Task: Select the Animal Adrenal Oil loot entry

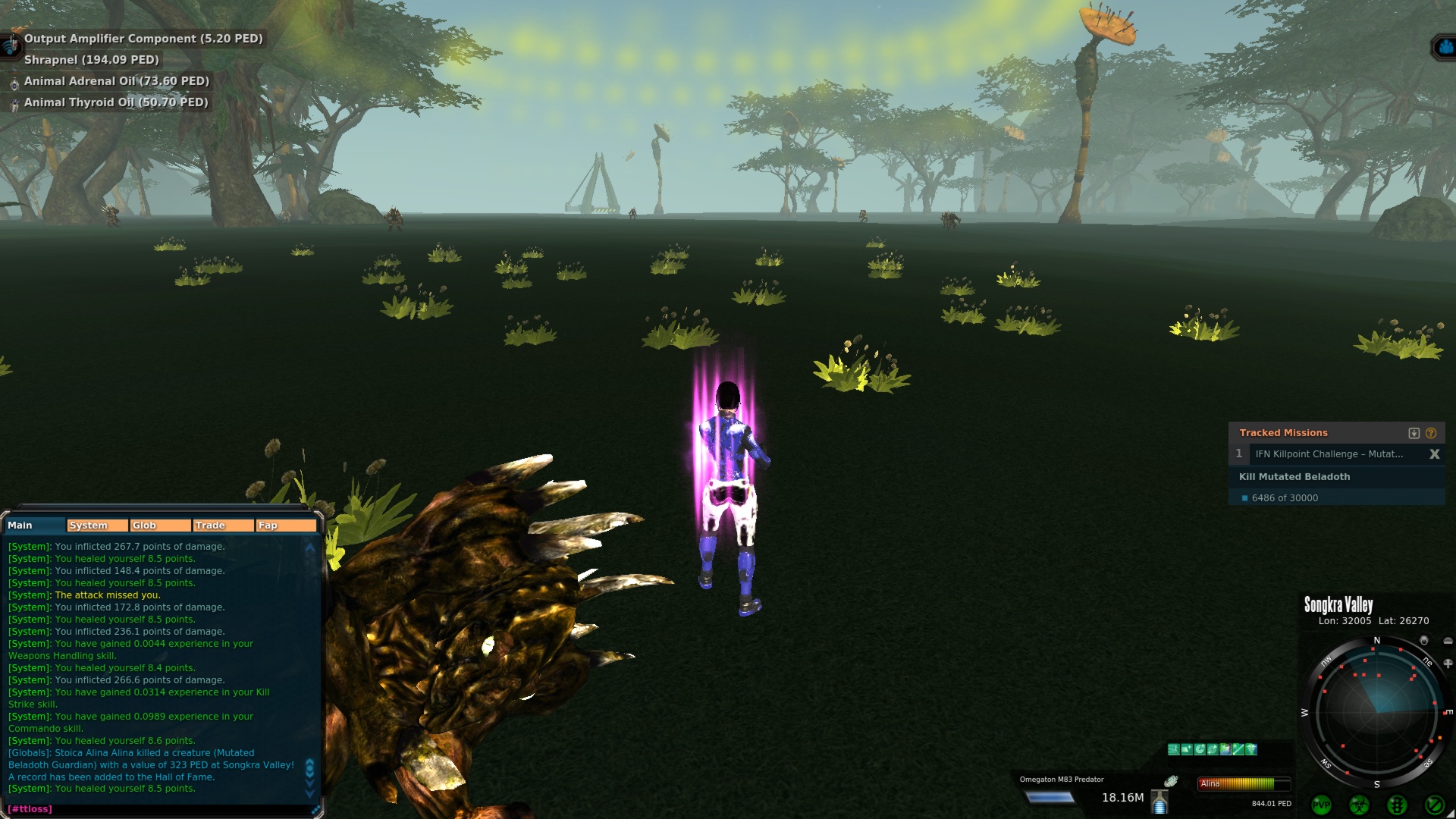Action: [x=116, y=81]
